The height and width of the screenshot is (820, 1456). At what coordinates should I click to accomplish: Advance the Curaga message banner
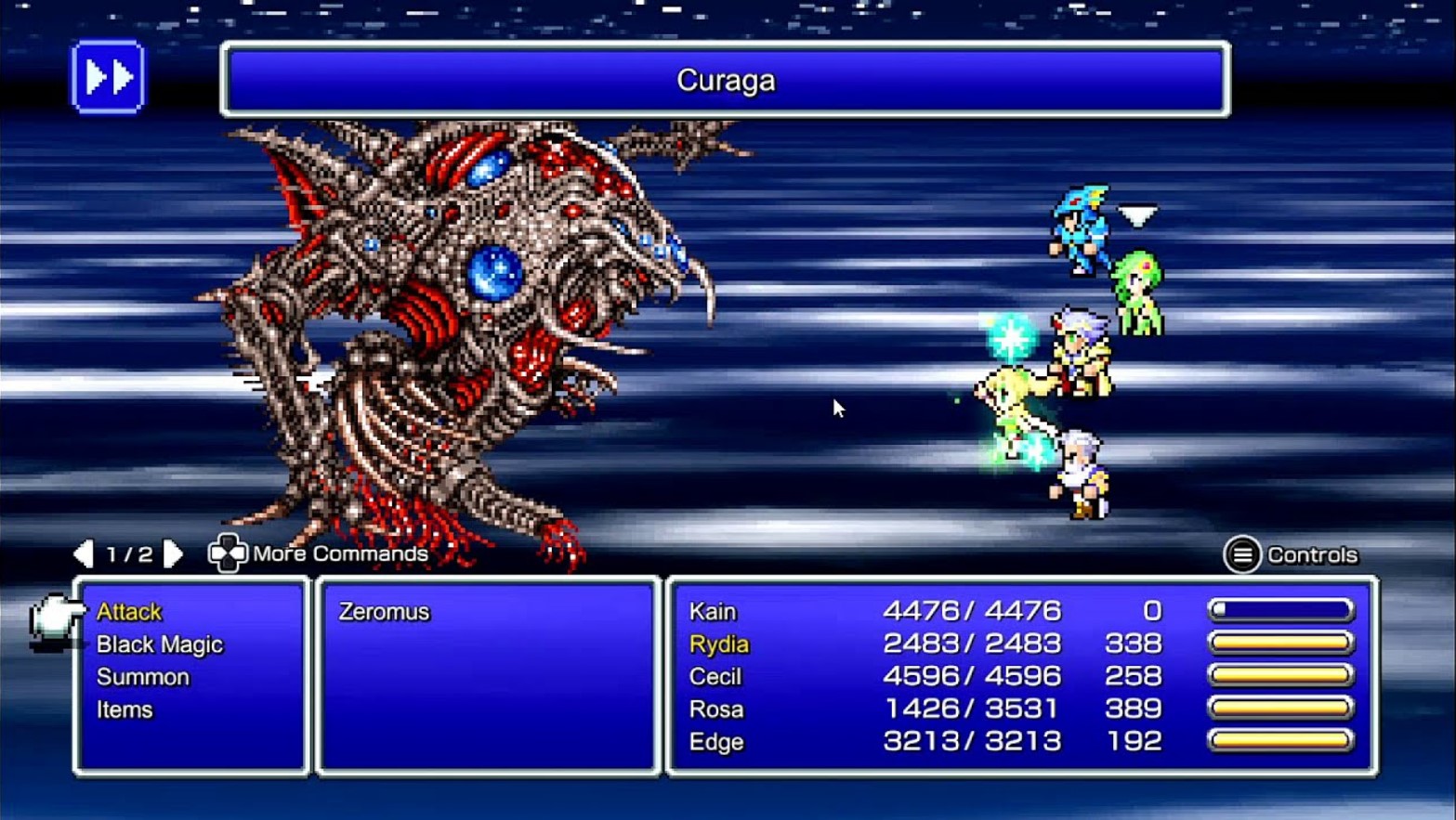pos(725,81)
